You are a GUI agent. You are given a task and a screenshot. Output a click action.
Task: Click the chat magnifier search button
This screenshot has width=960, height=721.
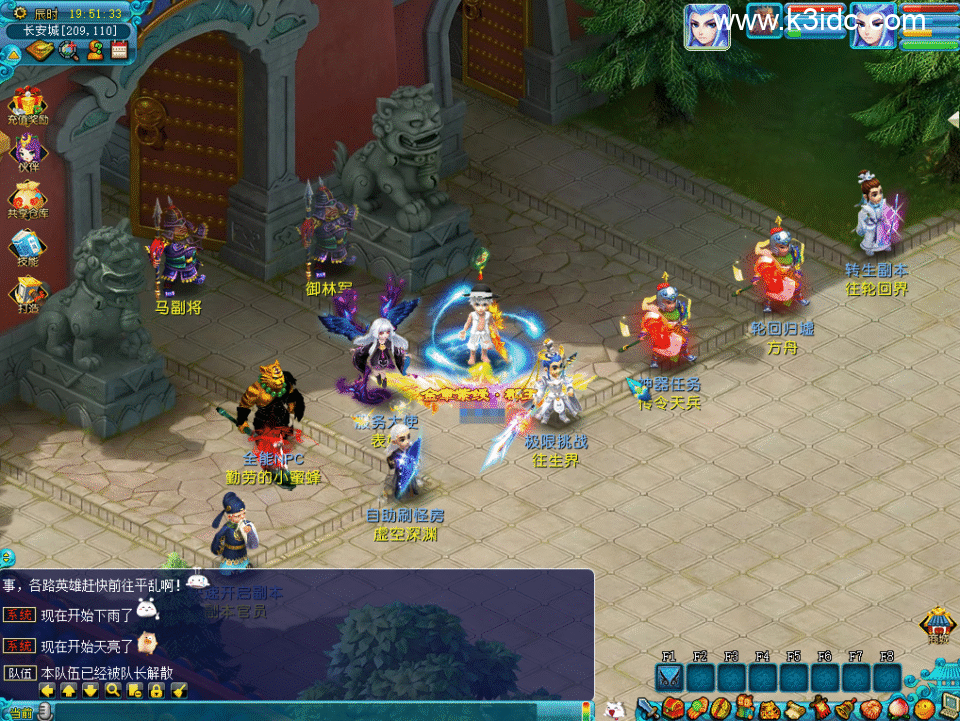click(113, 689)
